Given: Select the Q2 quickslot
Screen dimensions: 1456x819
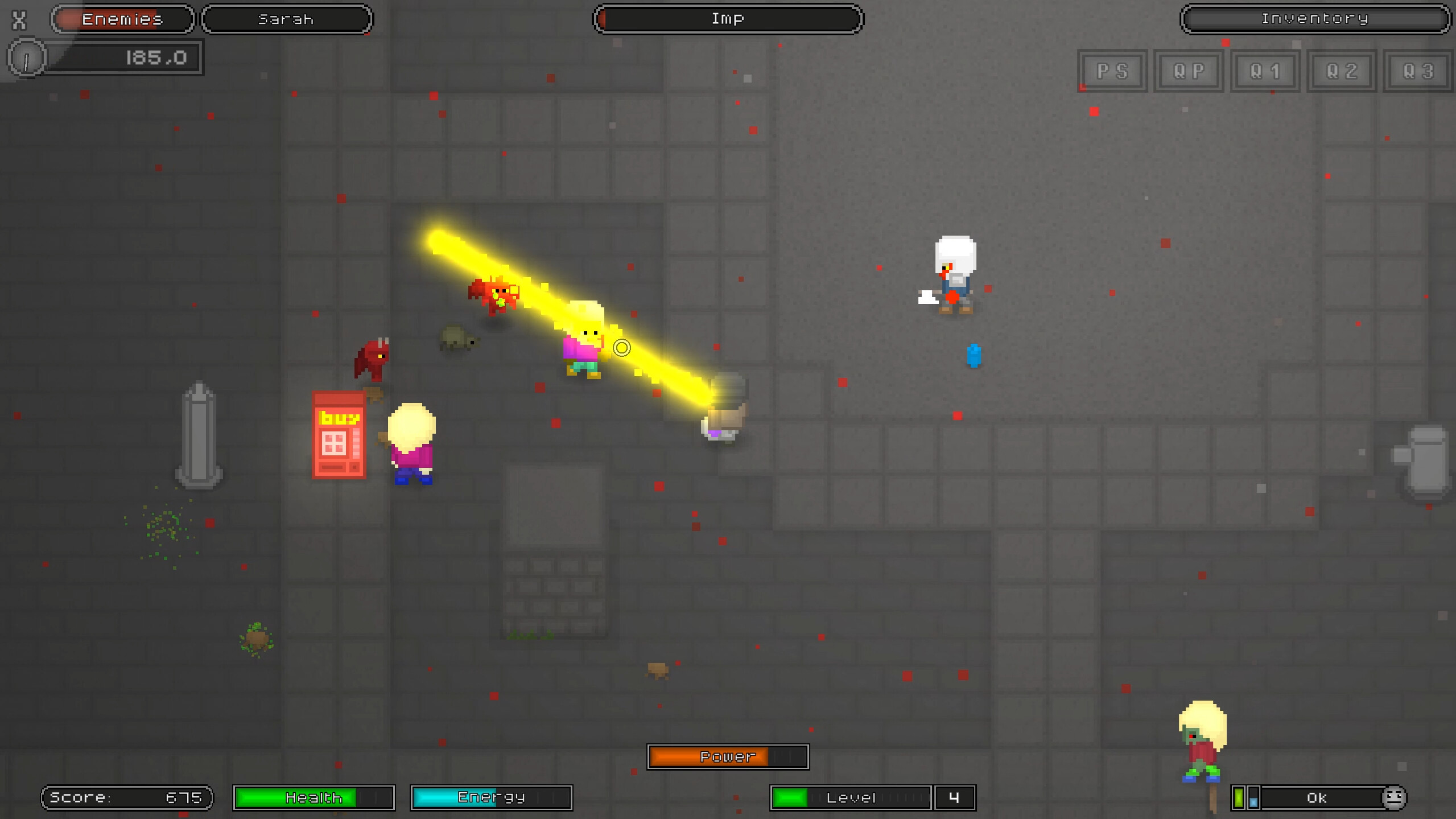Looking at the screenshot, I should point(1342,71).
